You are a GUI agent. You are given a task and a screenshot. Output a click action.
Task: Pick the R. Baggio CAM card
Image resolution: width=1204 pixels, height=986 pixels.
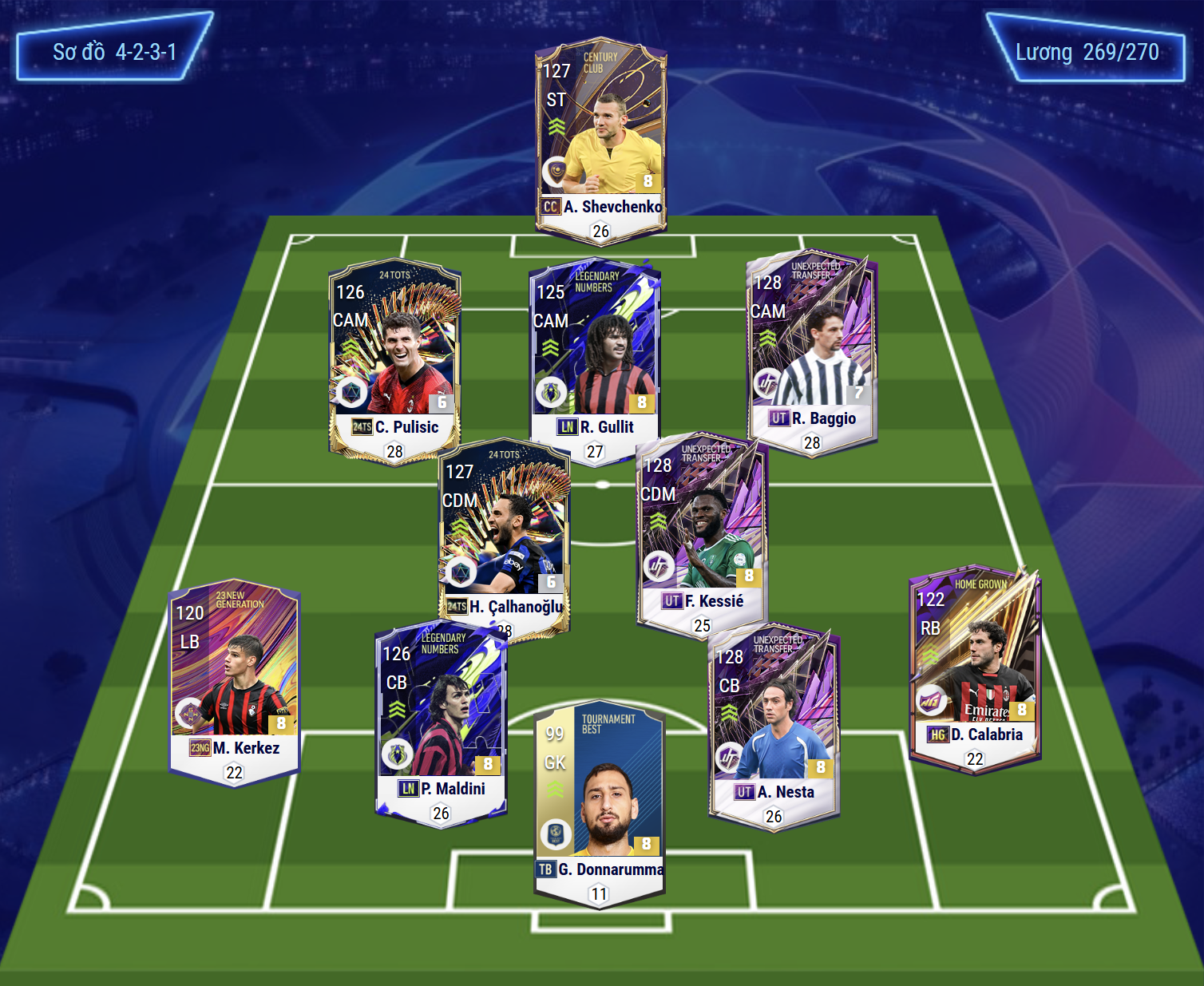812,351
